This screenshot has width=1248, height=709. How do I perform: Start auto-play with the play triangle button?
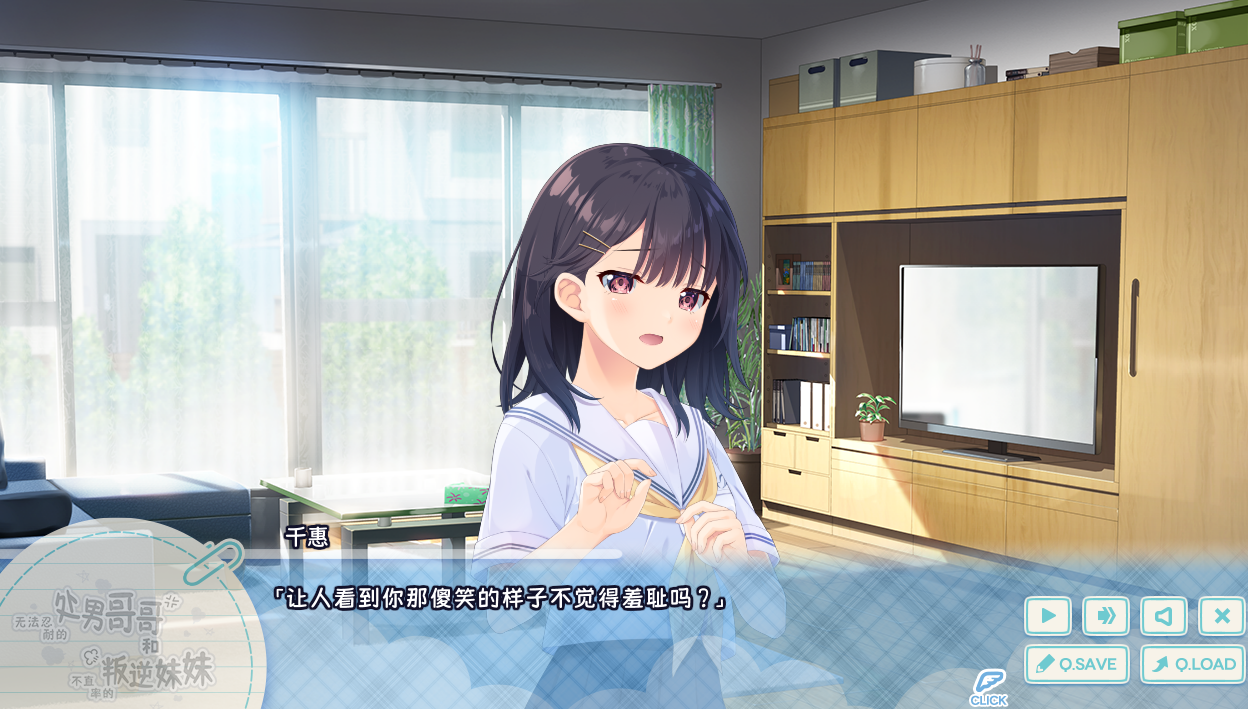point(1047,616)
